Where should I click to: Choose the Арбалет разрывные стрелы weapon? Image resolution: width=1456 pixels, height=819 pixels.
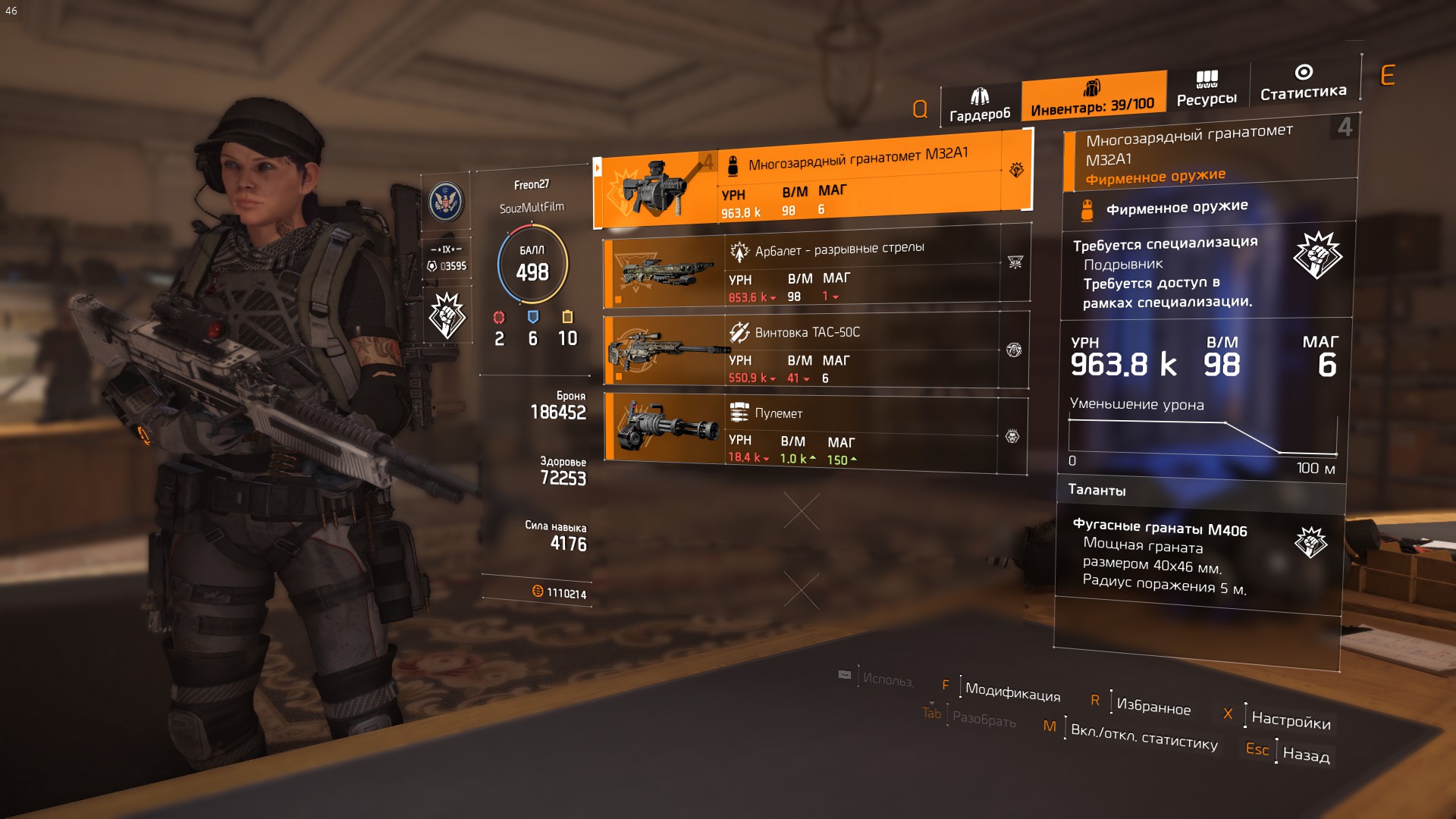(816, 271)
